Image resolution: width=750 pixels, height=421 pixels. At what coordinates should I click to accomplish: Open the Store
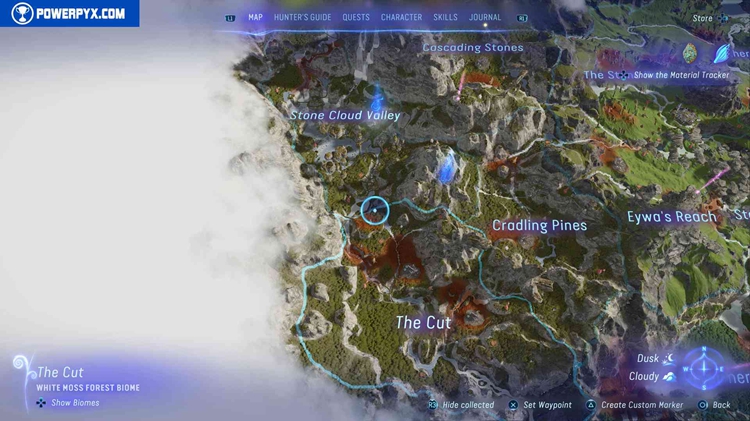[x=703, y=18]
